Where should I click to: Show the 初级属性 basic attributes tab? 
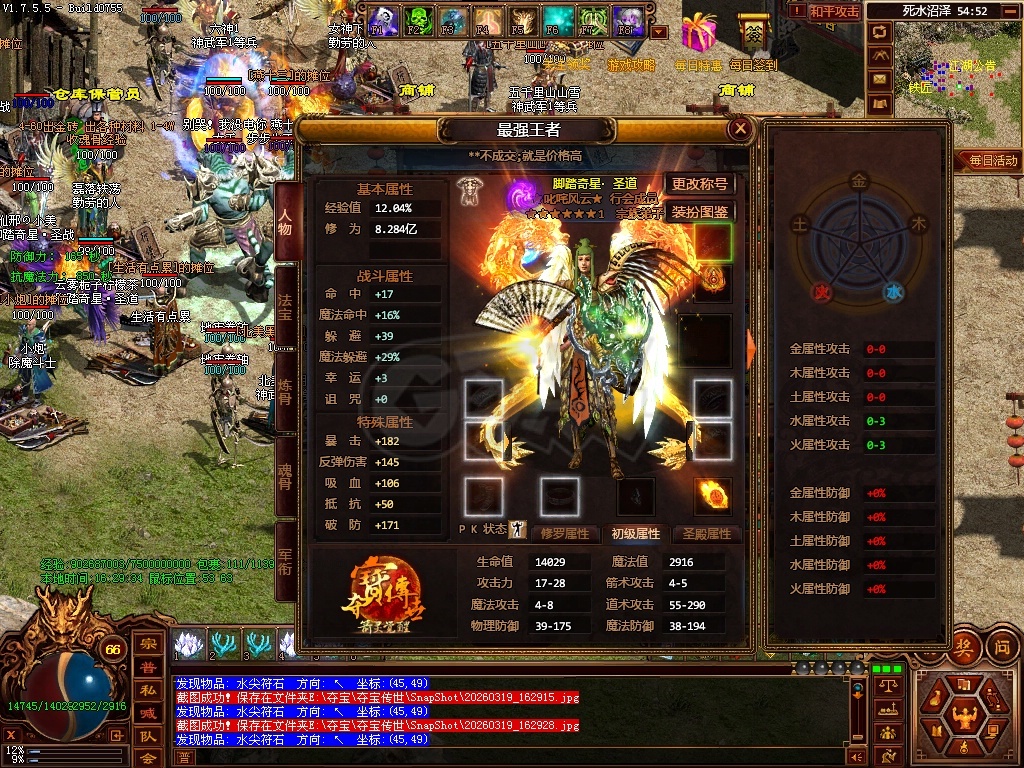(636, 534)
